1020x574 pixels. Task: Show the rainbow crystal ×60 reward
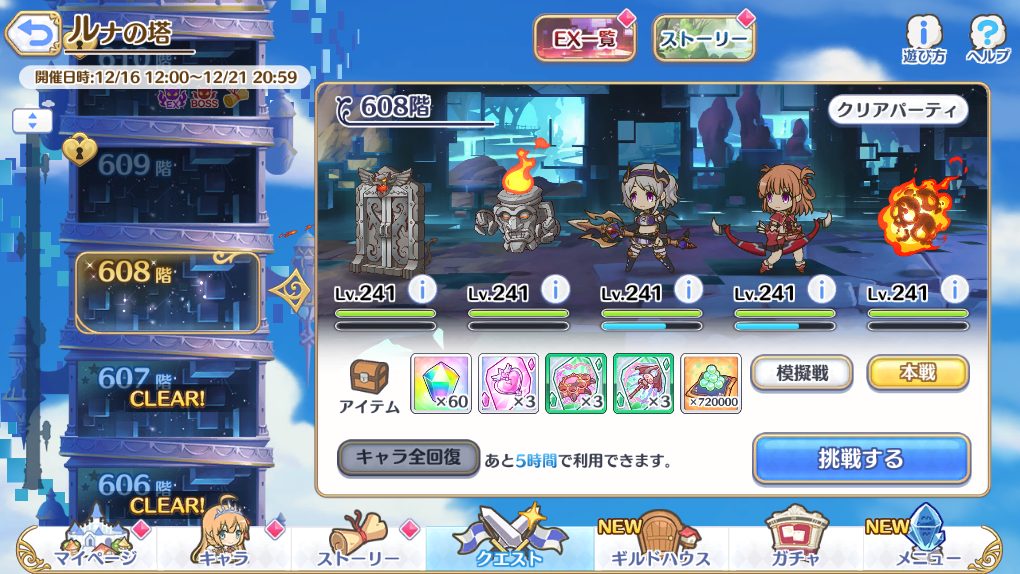point(441,383)
